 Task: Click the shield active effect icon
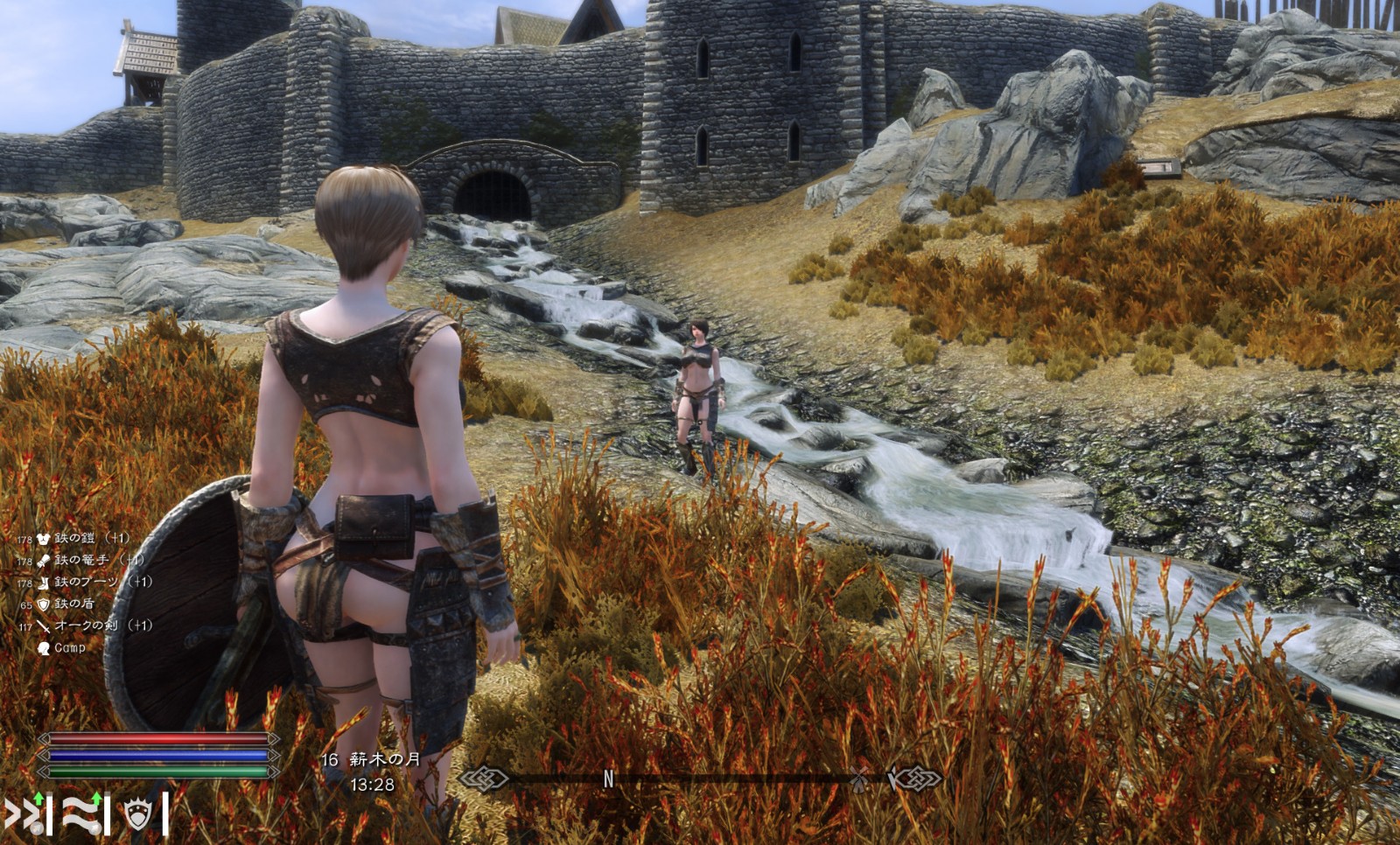pyautogui.click(x=138, y=814)
